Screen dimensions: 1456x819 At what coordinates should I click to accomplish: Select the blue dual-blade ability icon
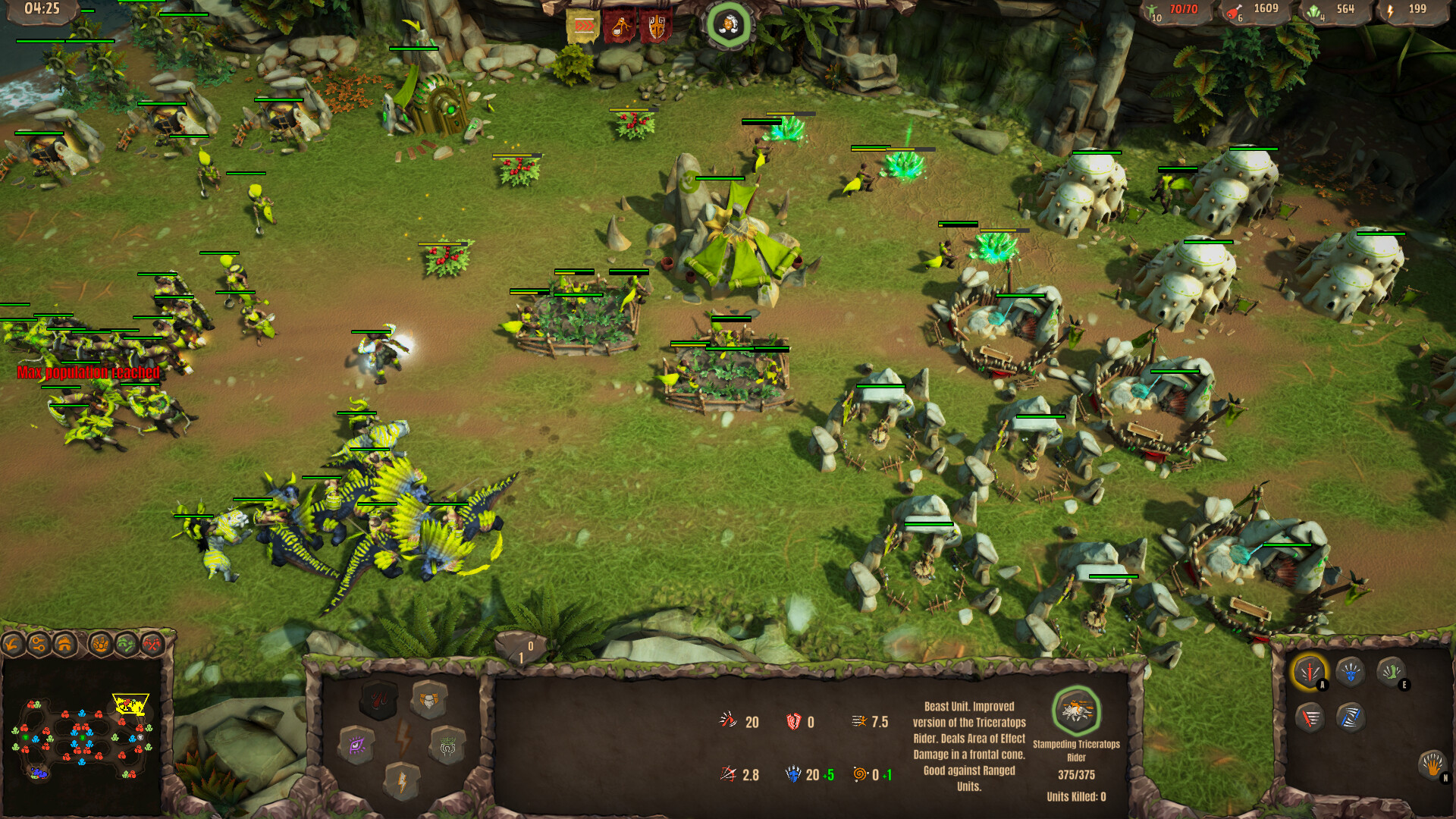pos(1351,719)
